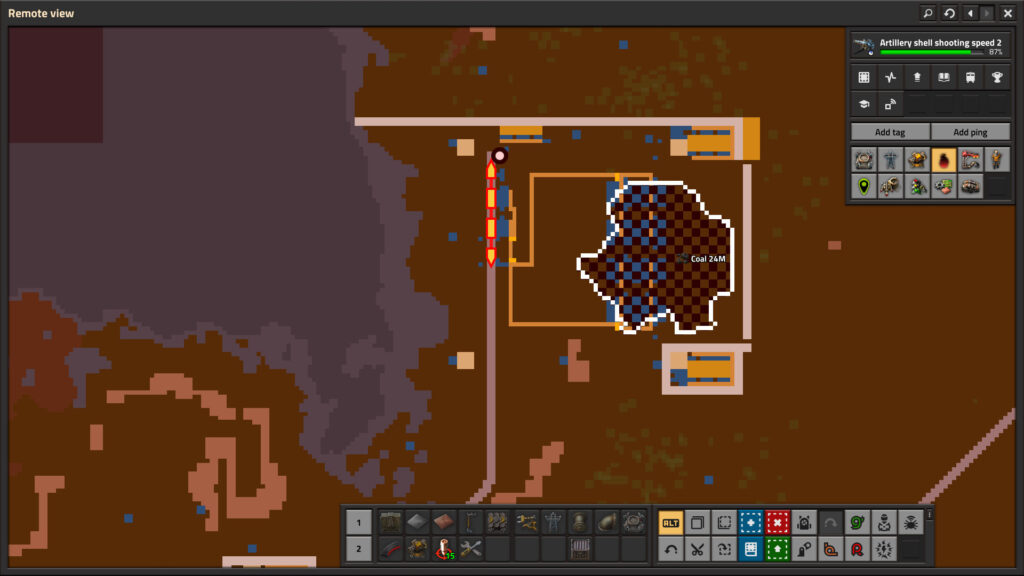Select the wrench repair pack slot
The height and width of the screenshot is (576, 1024).
[471, 549]
